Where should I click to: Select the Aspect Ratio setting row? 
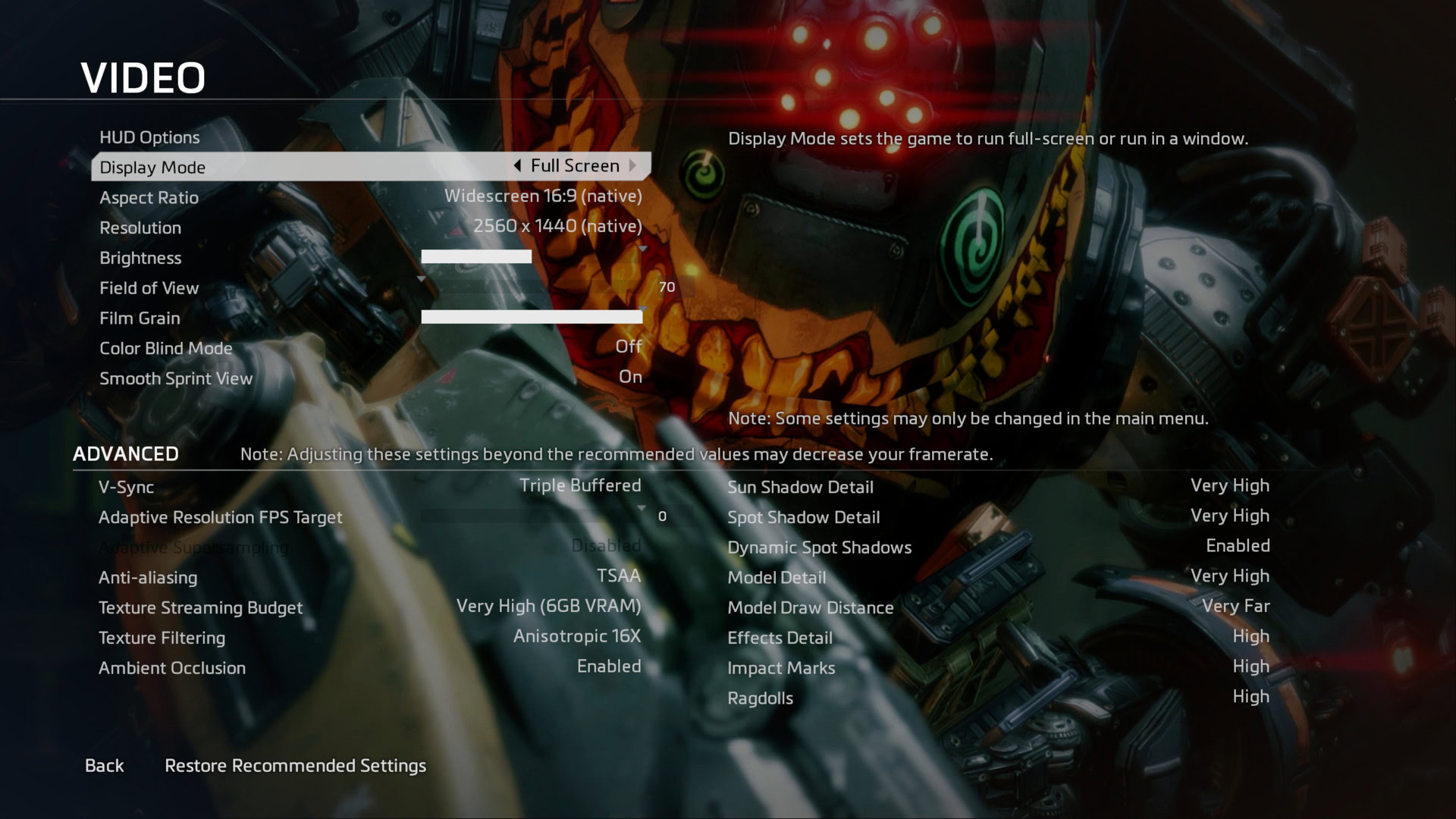370,197
